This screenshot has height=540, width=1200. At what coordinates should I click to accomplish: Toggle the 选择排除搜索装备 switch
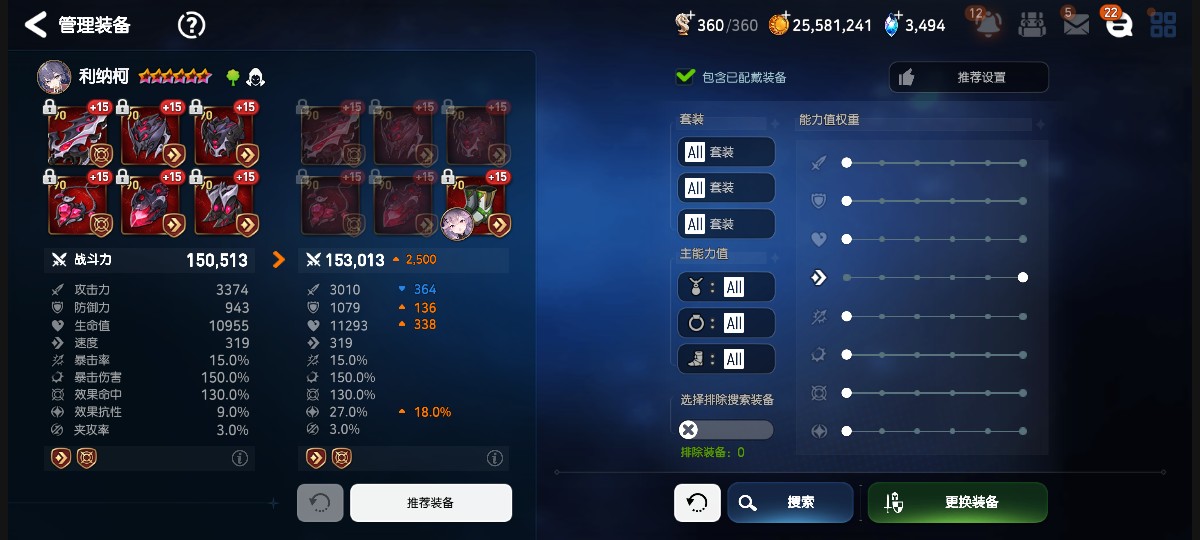click(x=726, y=430)
